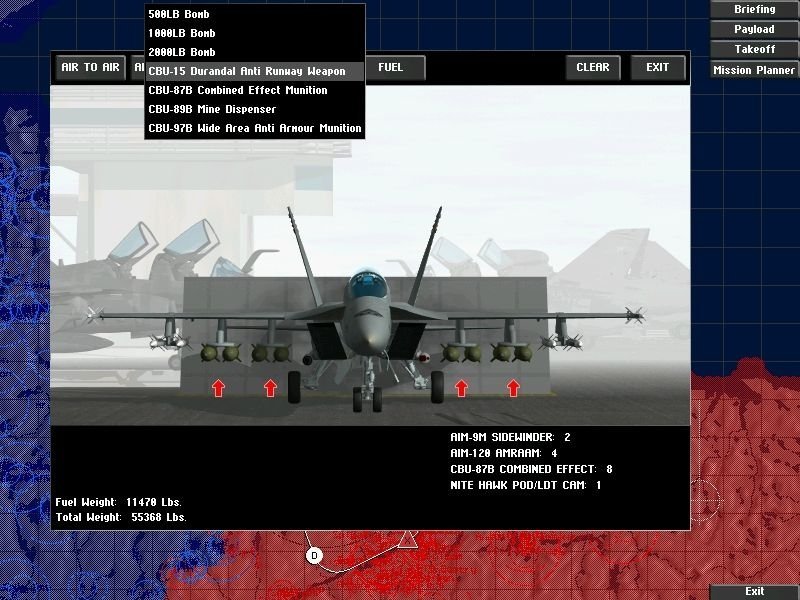Open the AIR TO AIR weapons menu
The image size is (800, 600).
coord(90,68)
